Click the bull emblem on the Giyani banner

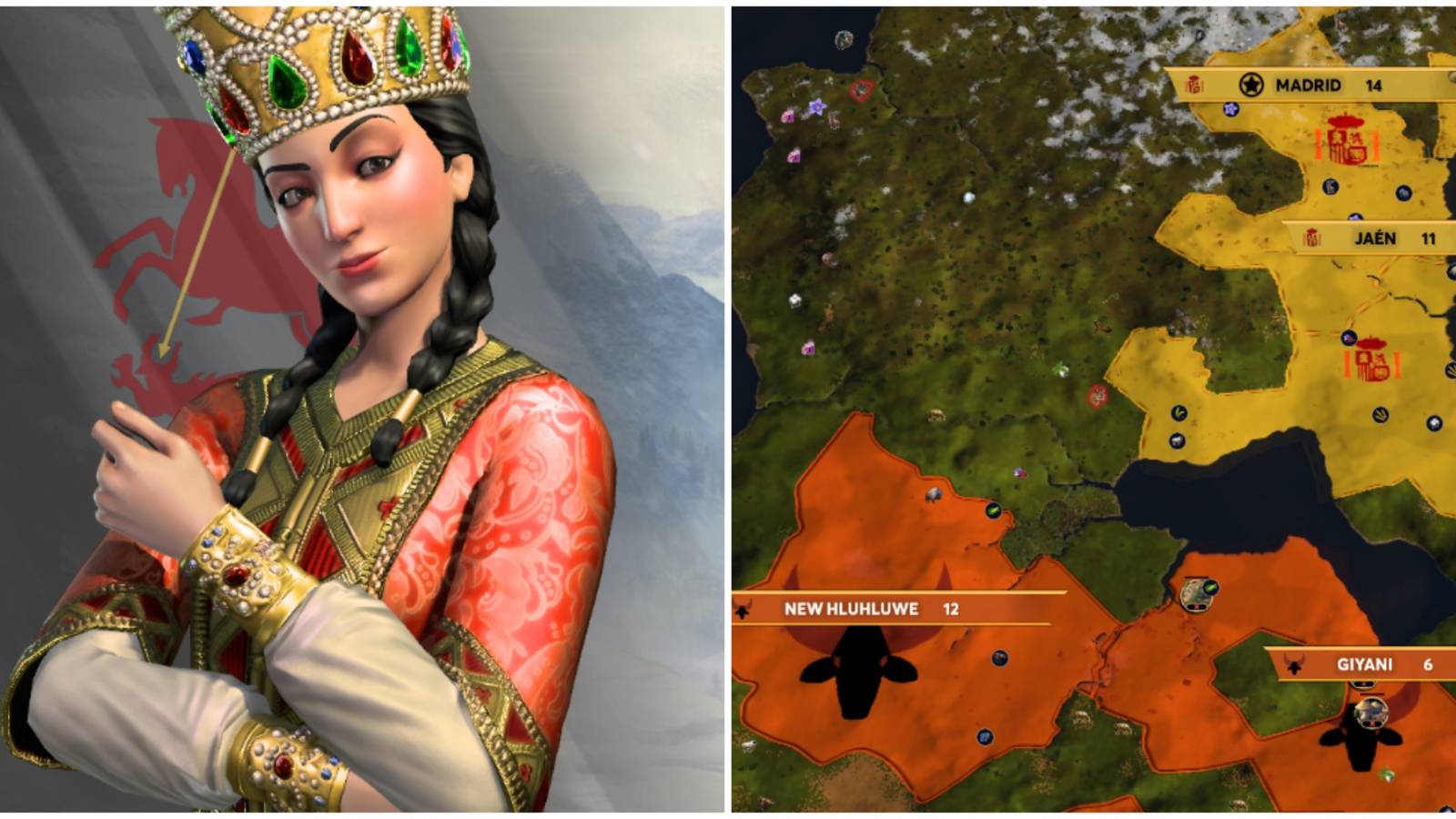(1294, 665)
